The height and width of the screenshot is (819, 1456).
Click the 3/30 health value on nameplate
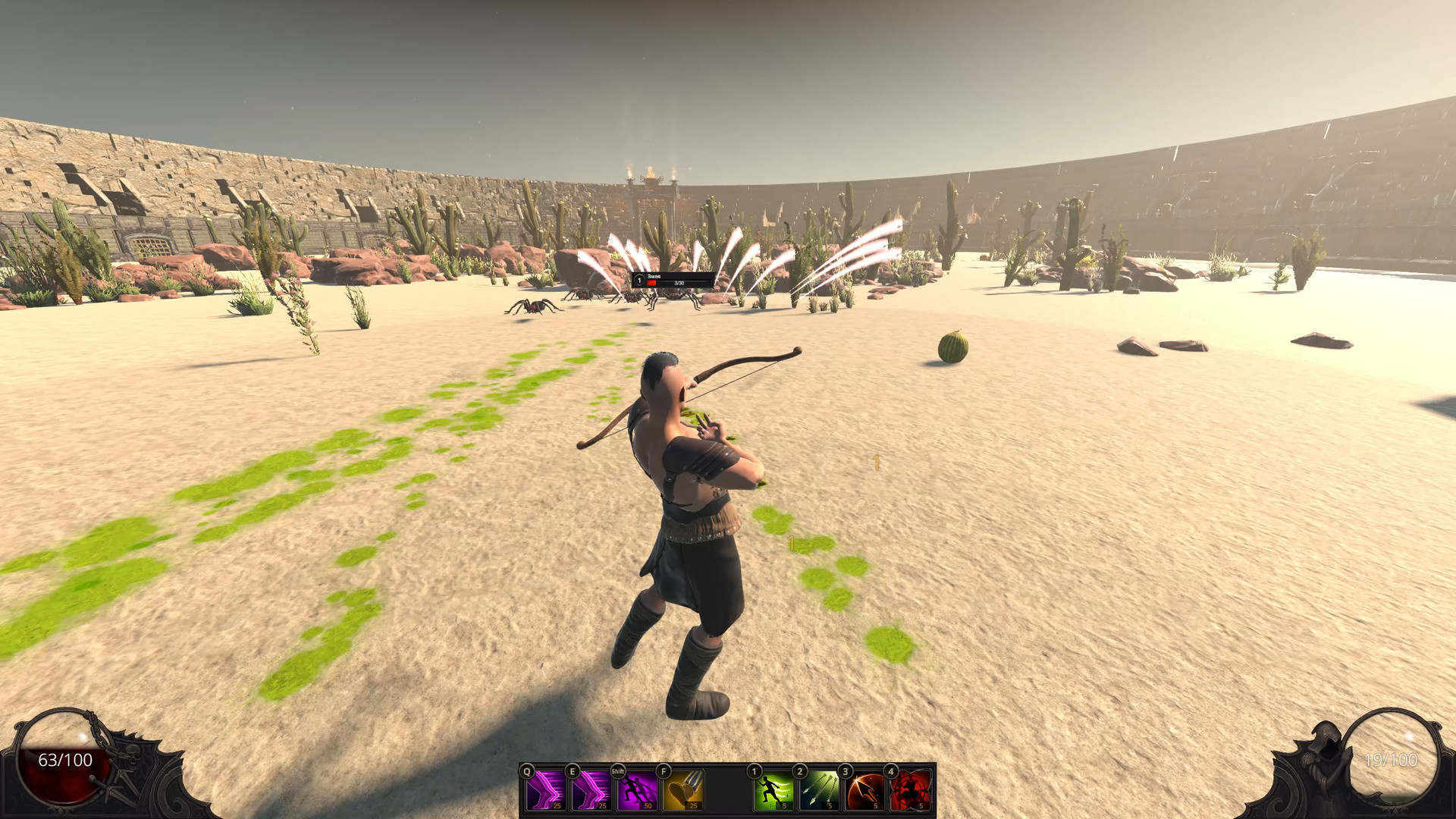coord(678,284)
